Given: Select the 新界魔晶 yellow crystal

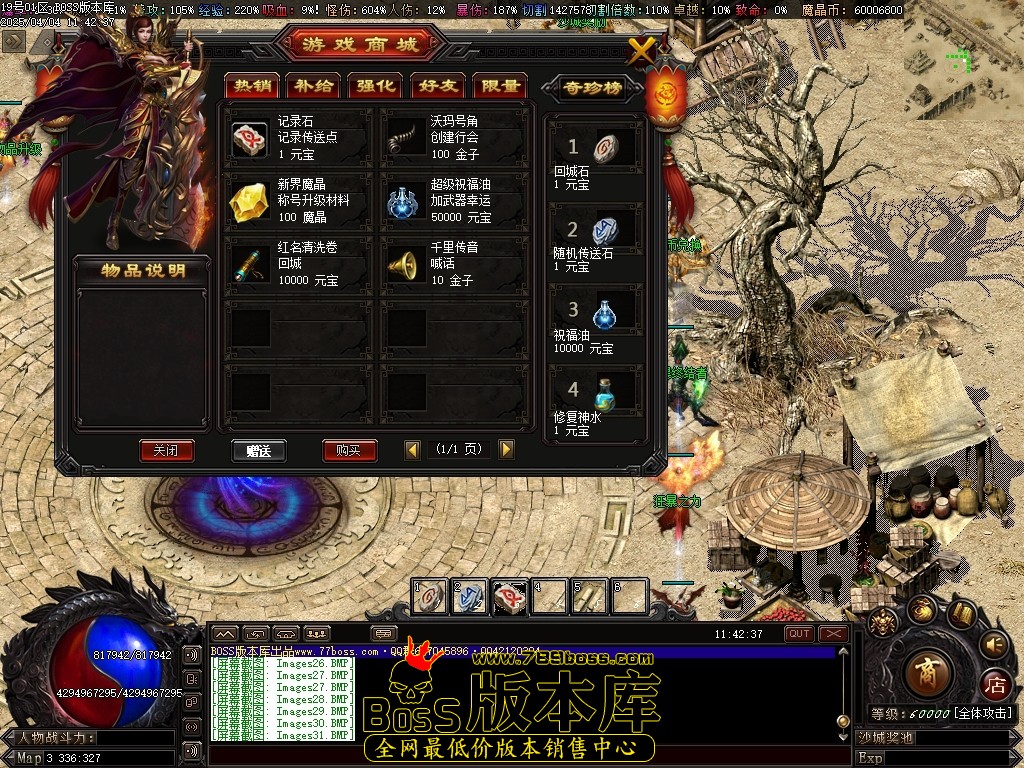Looking at the screenshot, I should pos(250,201).
